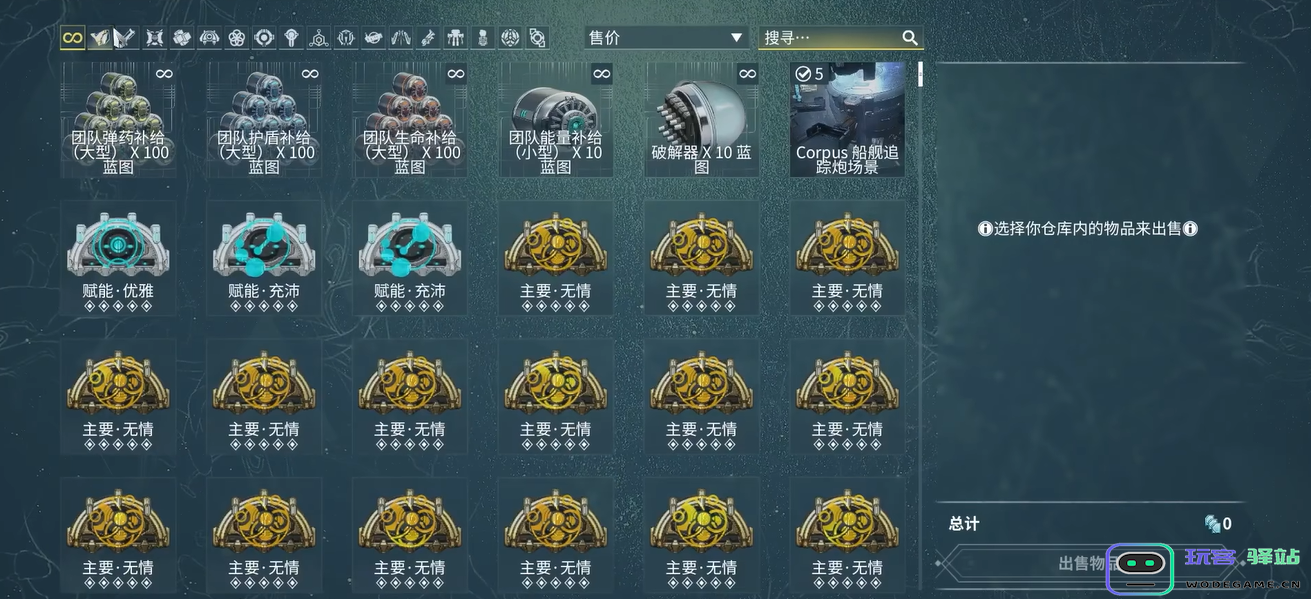Choose the 破解器 X 10 blueprint
The height and width of the screenshot is (599, 1311).
point(702,119)
